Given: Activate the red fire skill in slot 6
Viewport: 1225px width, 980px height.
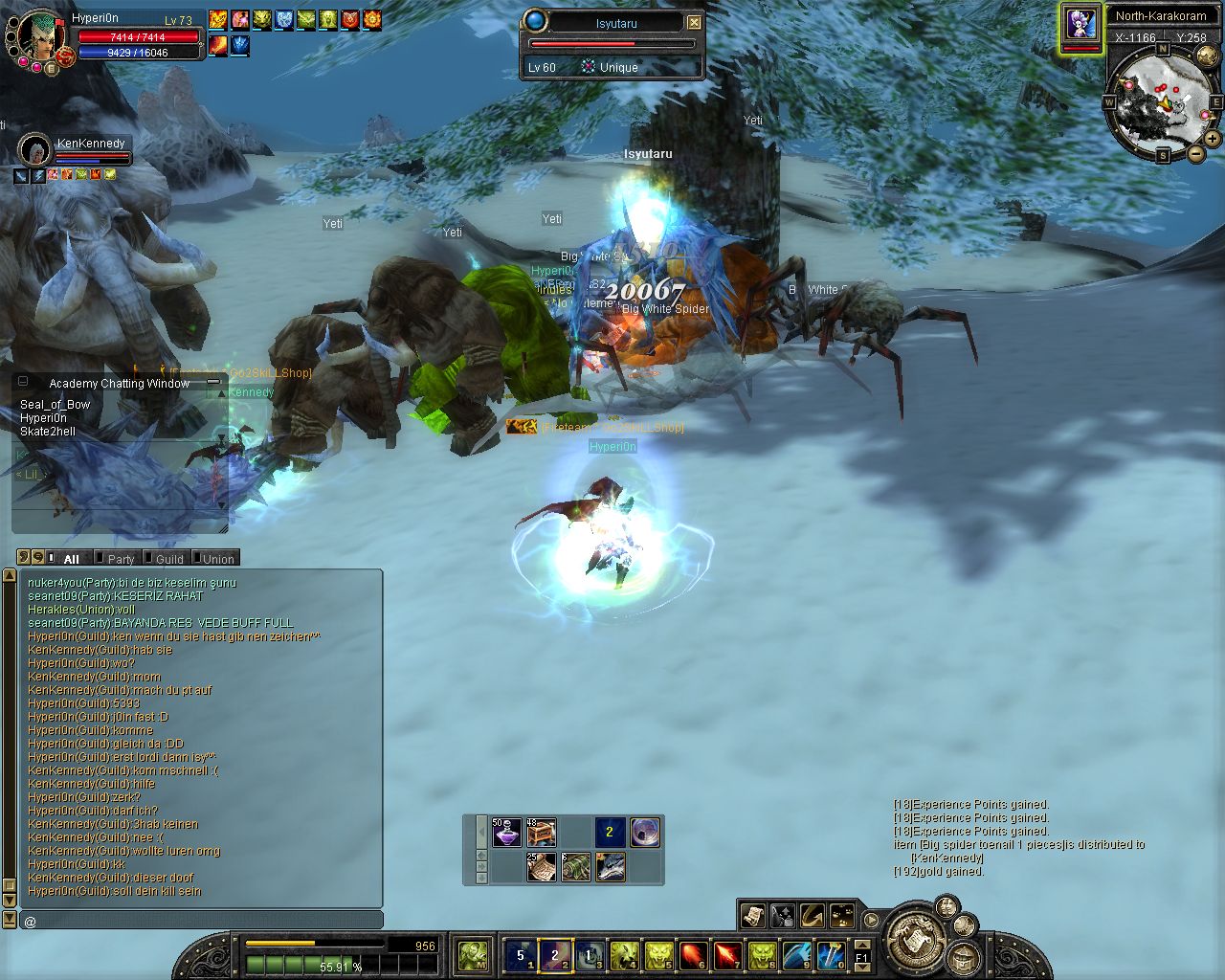Looking at the screenshot, I should 693,954.
